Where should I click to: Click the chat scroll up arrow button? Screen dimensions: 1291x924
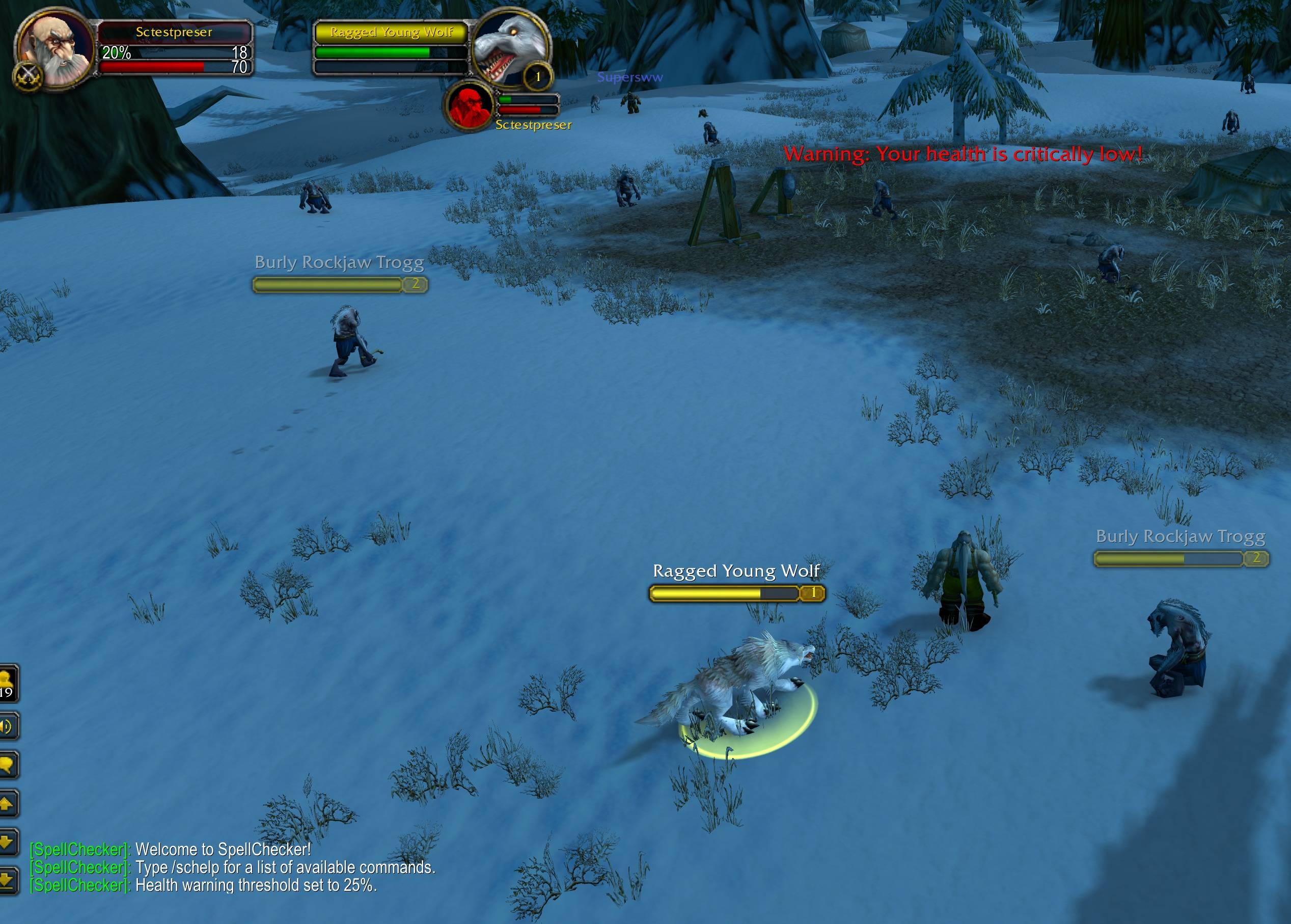(x=8, y=803)
